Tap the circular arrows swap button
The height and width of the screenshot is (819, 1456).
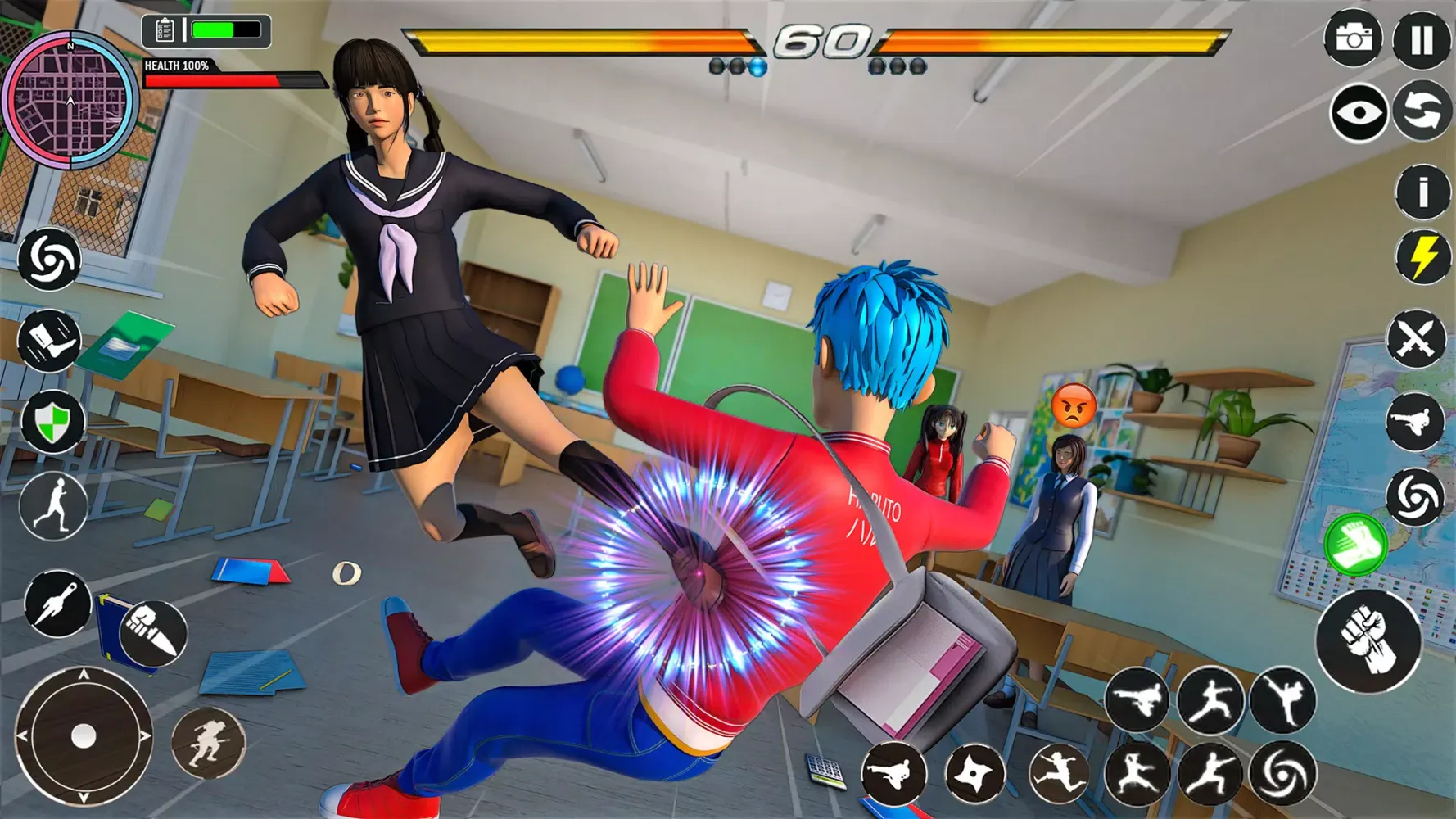coord(1422,111)
